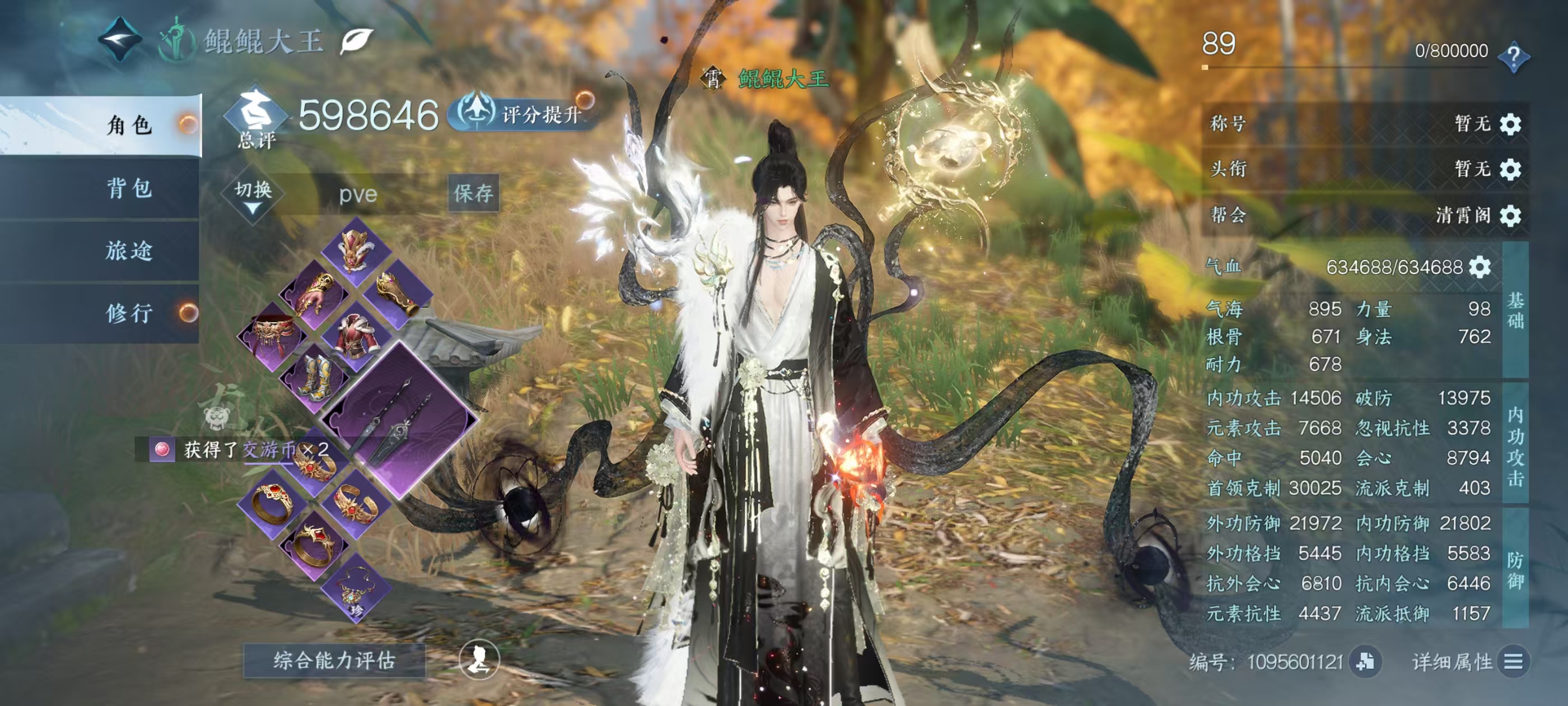The width and height of the screenshot is (1568, 706).
Task: Select the helmet equipment slot
Action: pos(356,249)
